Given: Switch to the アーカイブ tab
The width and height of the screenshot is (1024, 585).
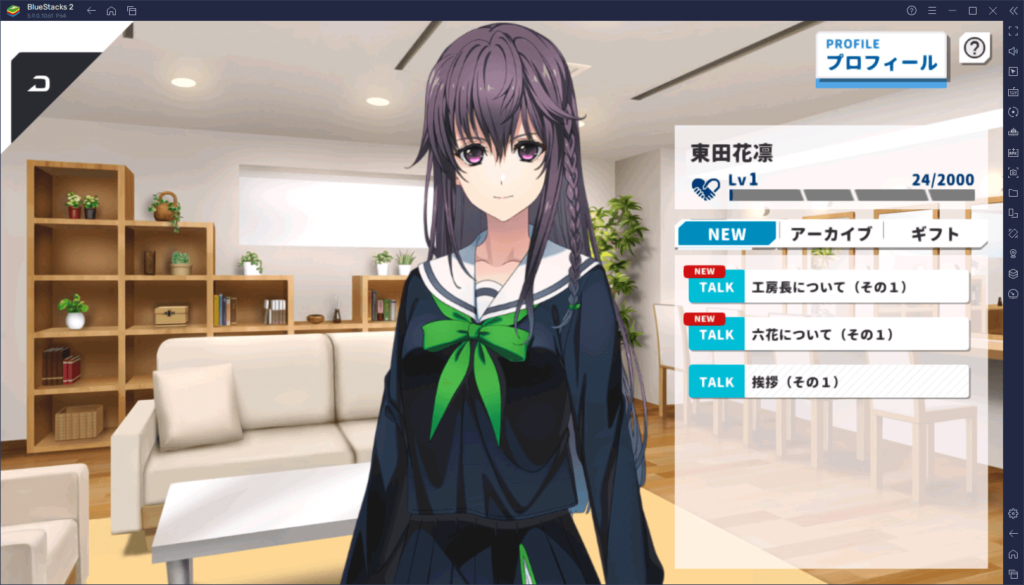Looking at the screenshot, I should (830, 234).
